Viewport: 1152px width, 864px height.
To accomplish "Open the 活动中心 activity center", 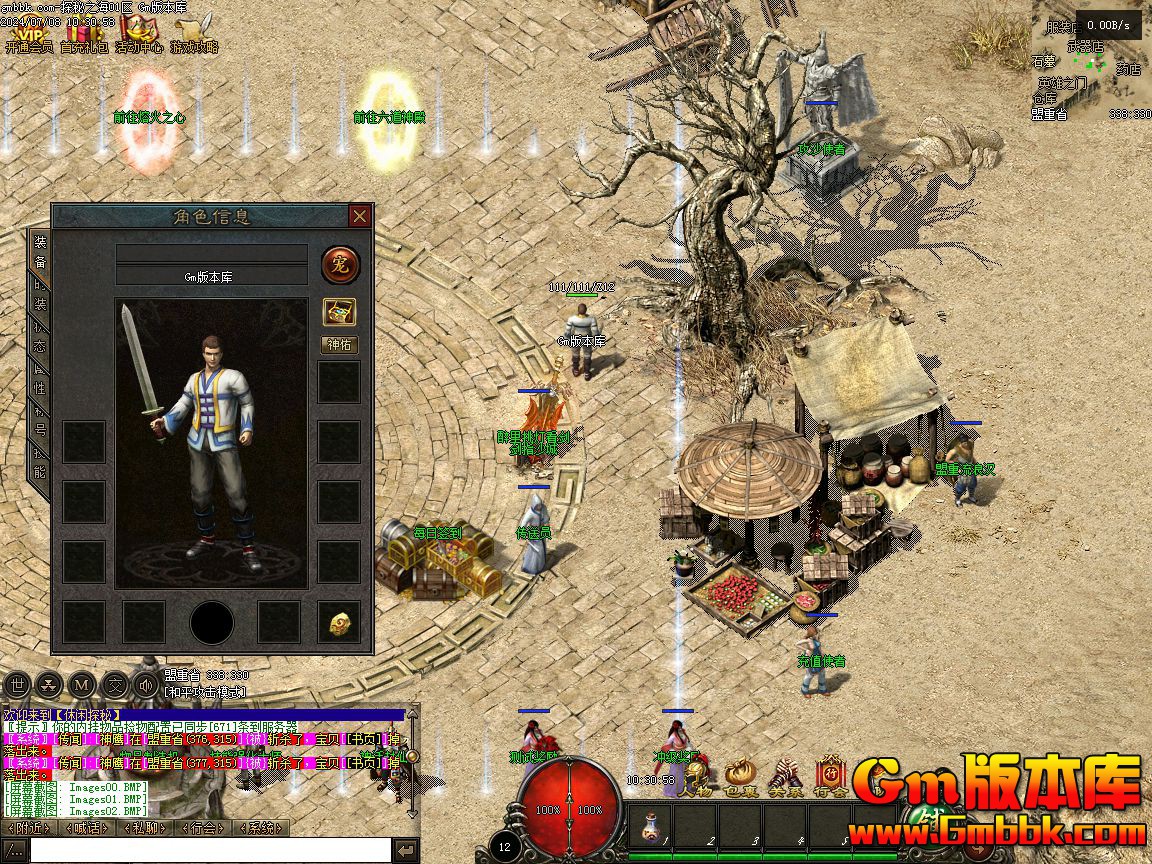I will pos(138,31).
